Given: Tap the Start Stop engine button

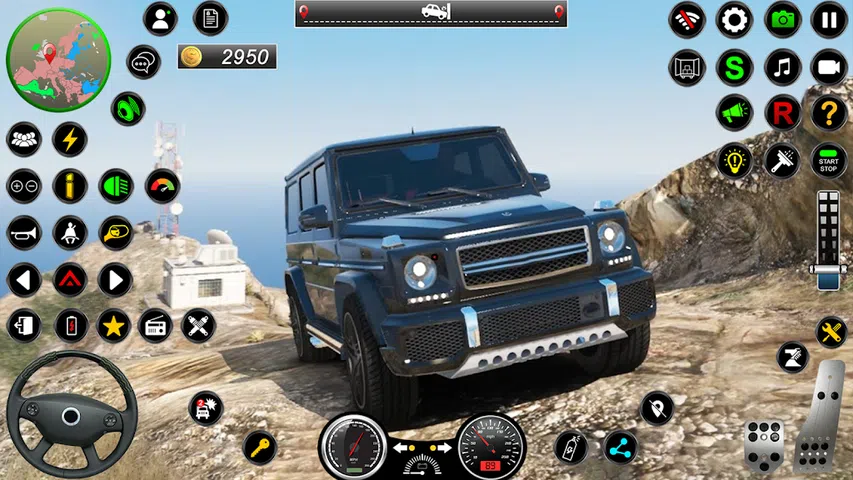Looking at the screenshot, I should click(x=829, y=160).
